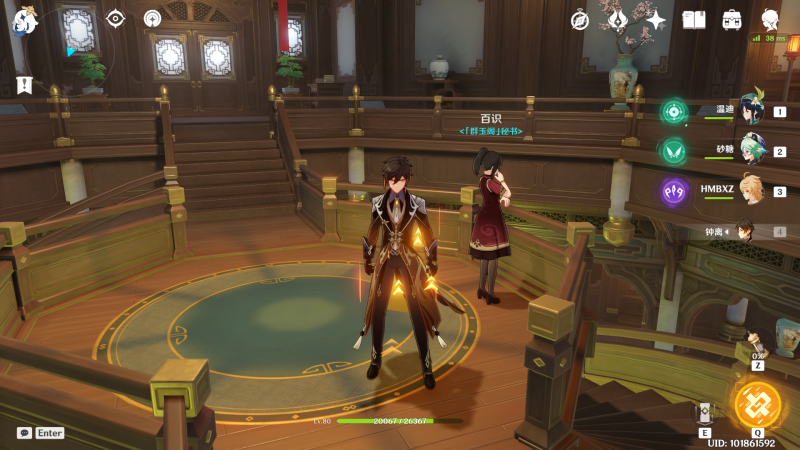Image resolution: width=800 pixels, height=450 pixels.
Task: Open the Adventurer Handbook book icon
Action: (694, 20)
